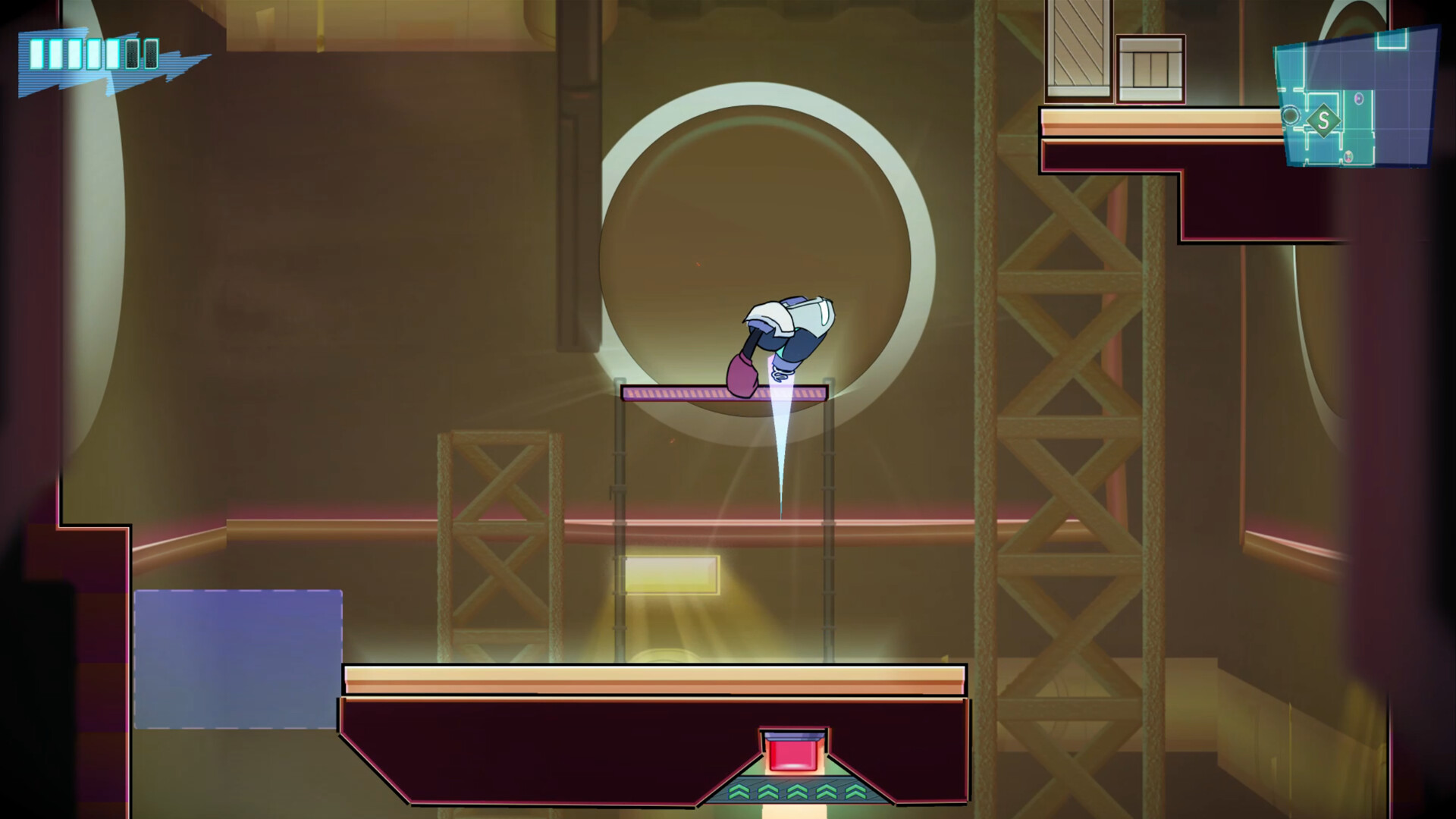Click the last empty energy segment
The image size is (1456, 819).
pos(150,53)
